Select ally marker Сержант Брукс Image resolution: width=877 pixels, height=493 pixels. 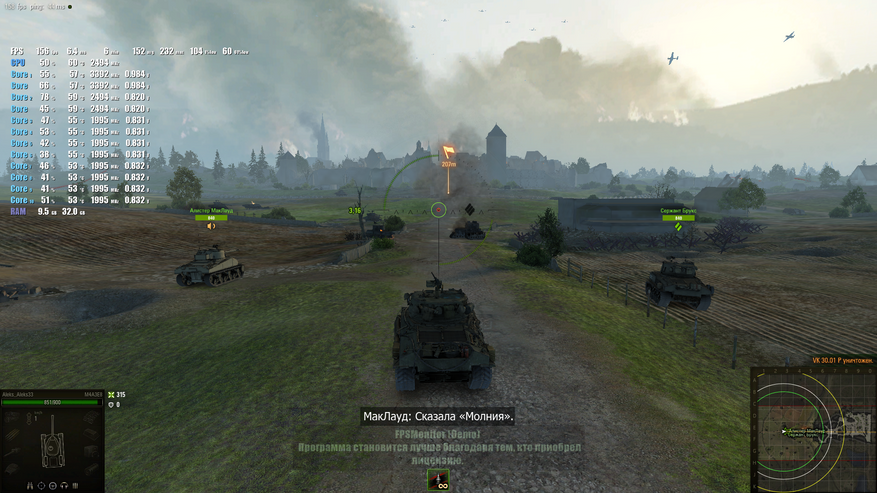(x=677, y=213)
